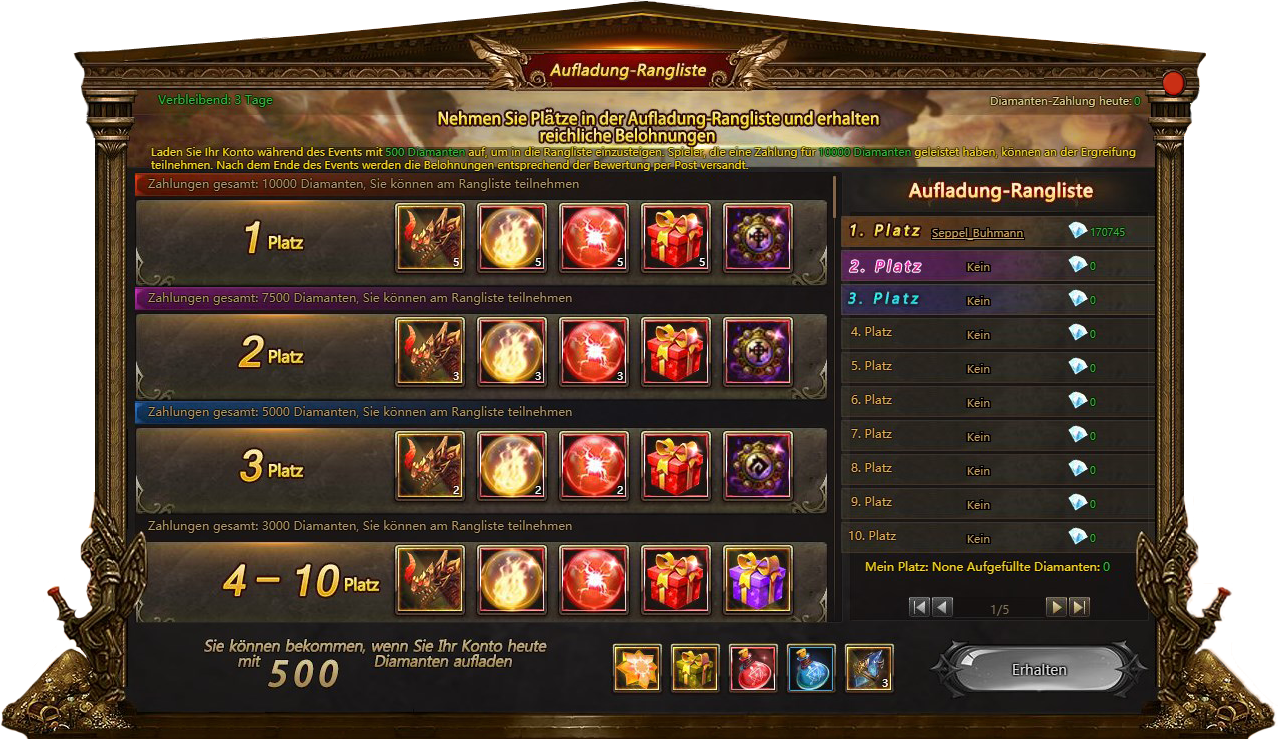Inspect the dark emblem reward for 3 Platz
Image resolution: width=1278 pixels, height=739 pixels.
(x=757, y=466)
